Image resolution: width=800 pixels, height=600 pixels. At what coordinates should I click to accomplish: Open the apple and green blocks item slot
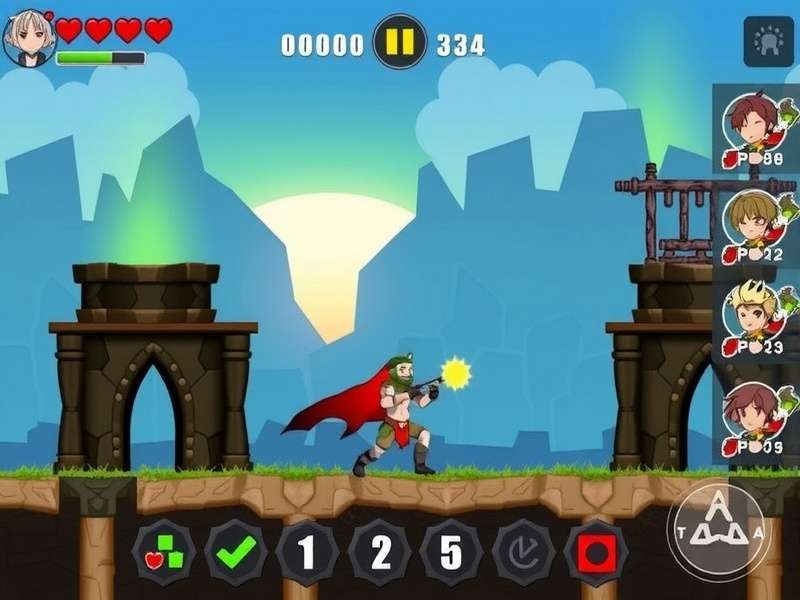click(x=164, y=552)
